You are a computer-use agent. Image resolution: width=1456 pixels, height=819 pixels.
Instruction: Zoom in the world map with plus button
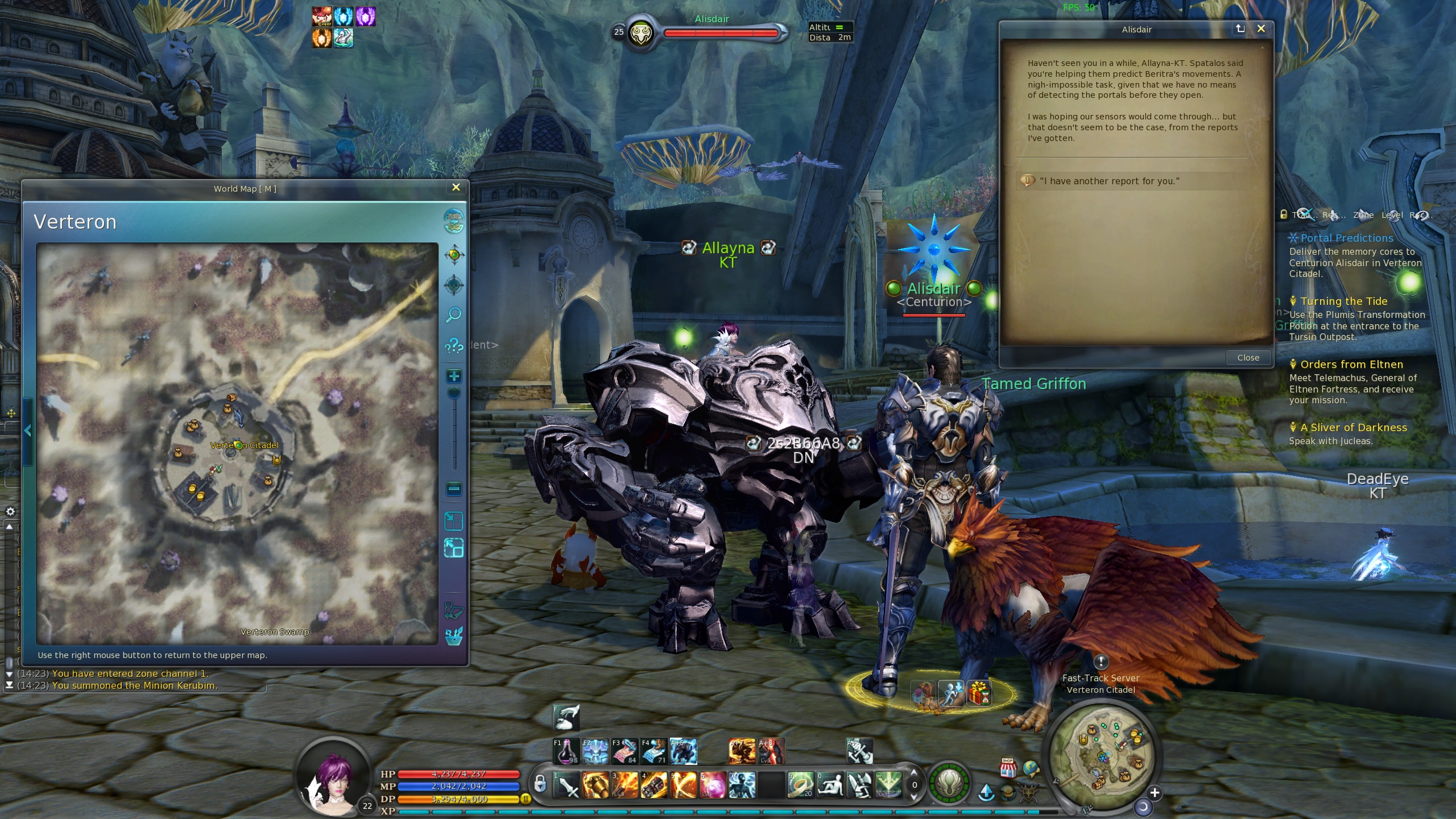[454, 376]
